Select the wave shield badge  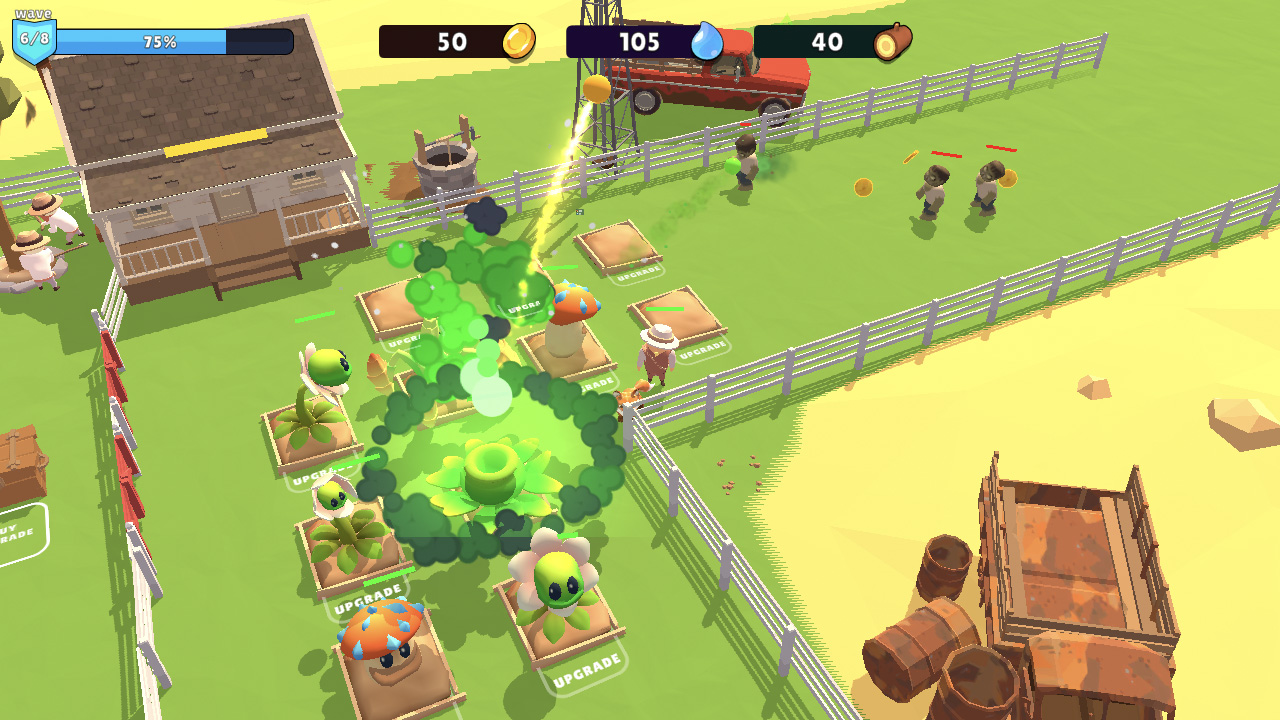33,37
